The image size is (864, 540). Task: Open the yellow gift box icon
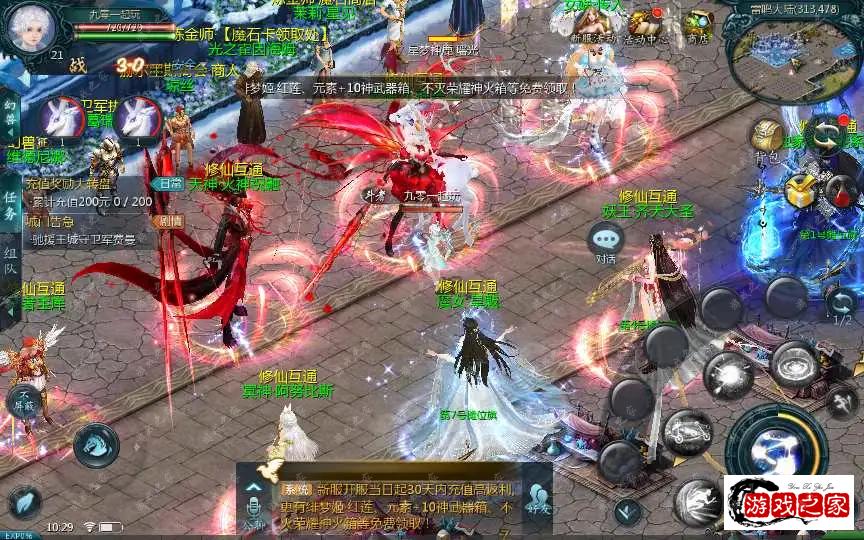tap(800, 190)
